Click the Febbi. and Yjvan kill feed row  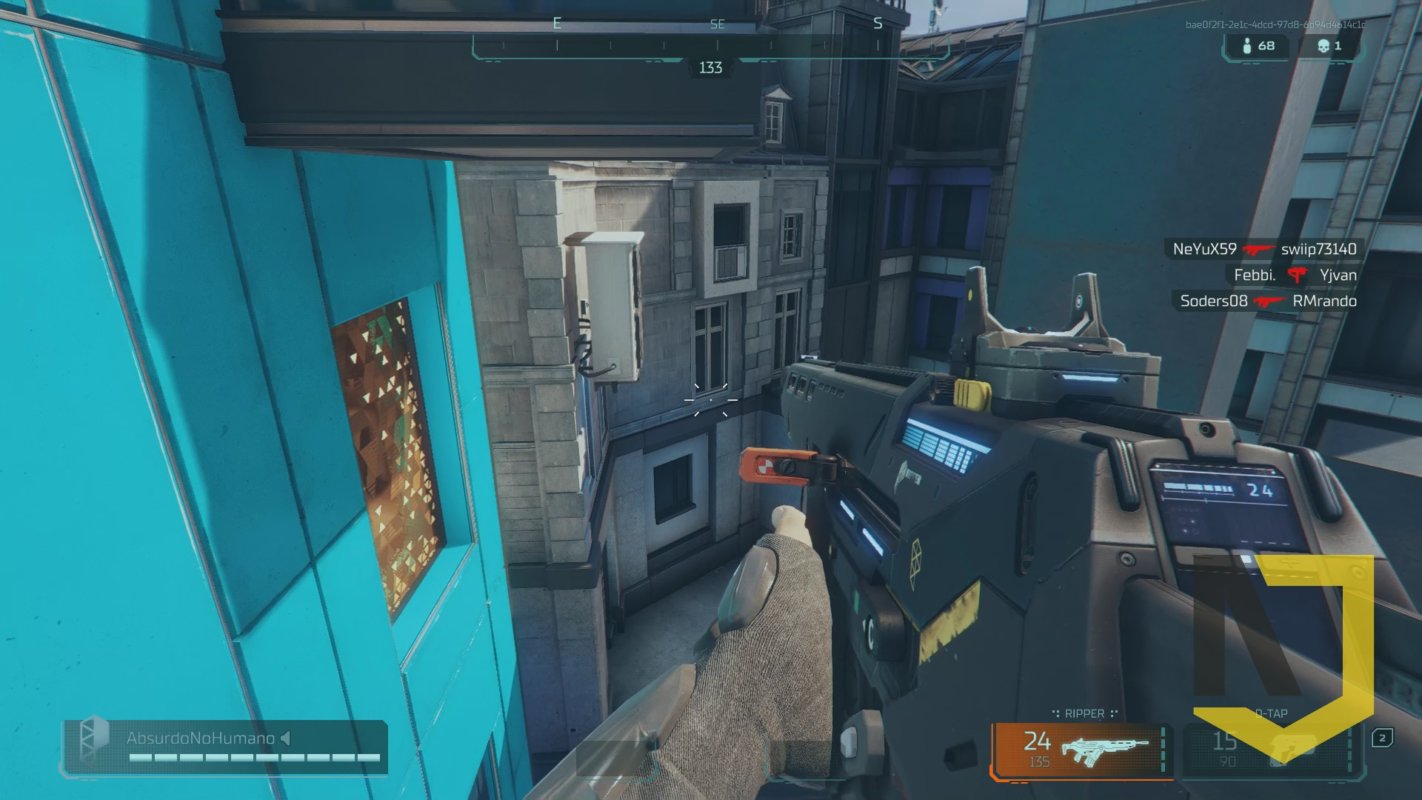[1295, 274]
